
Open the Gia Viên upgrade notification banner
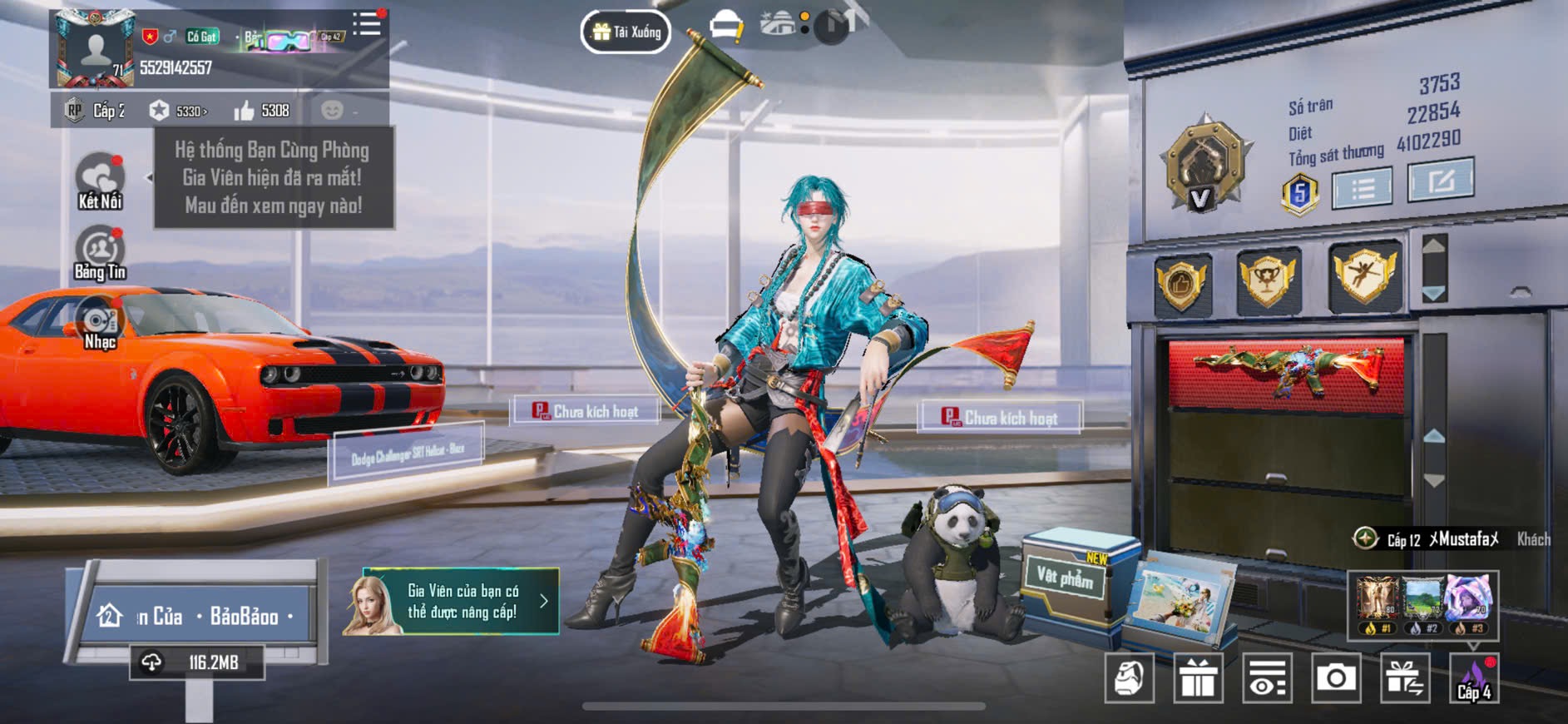click(x=452, y=602)
